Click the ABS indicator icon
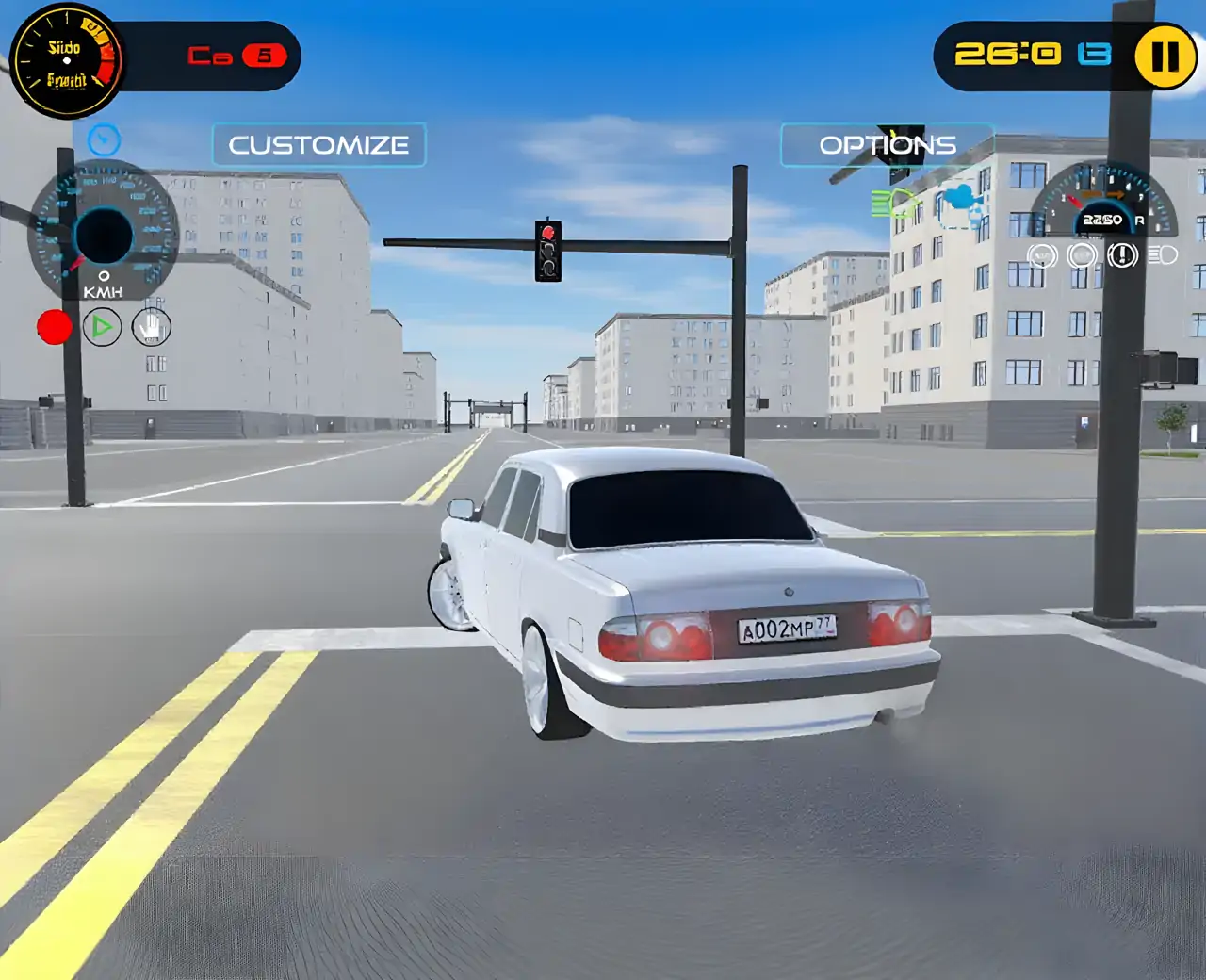The width and height of the screenshot is (1206, 980). (1041, 255)
